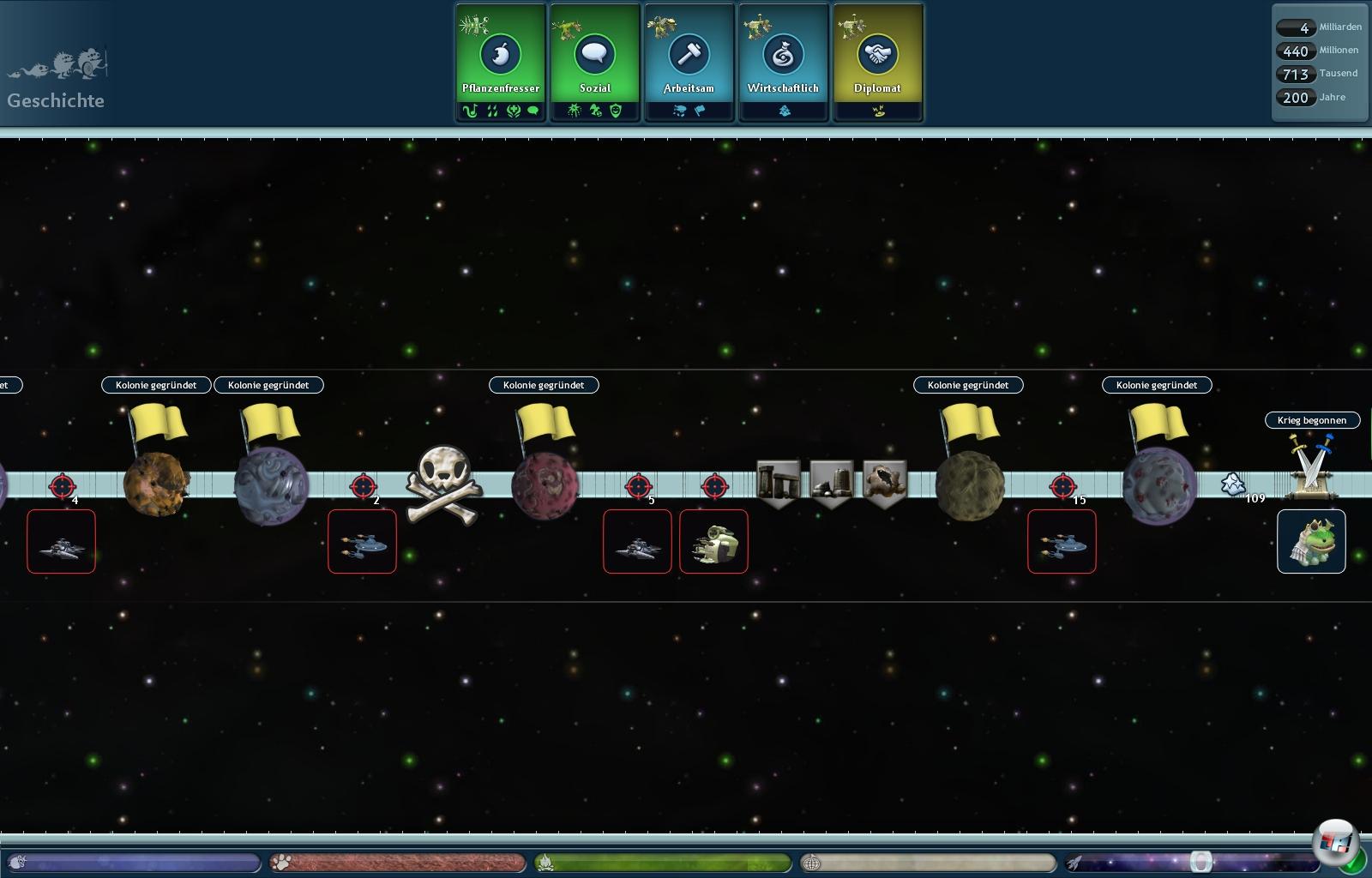Click the space stage timeline scroll handle
Screen dimensions: 1372x878
click(x=1201, y=861)
